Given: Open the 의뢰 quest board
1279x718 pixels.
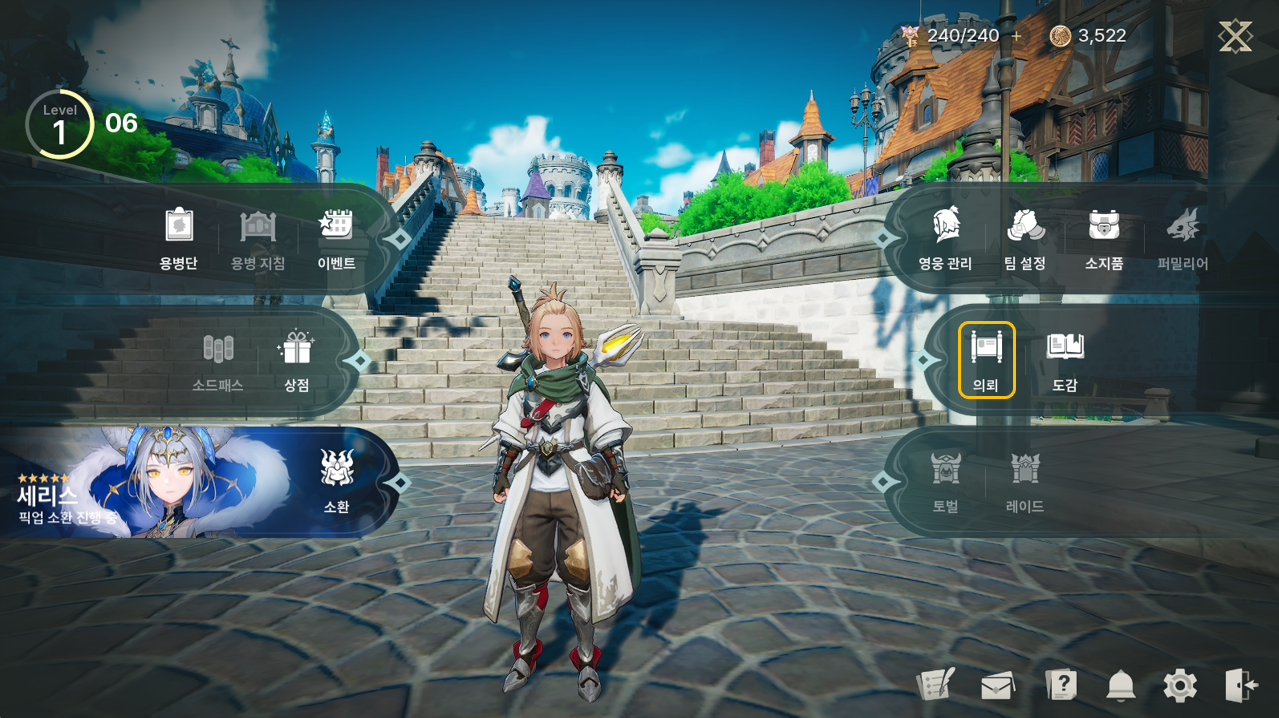Looking at the screenshot, I should [986, 360].
